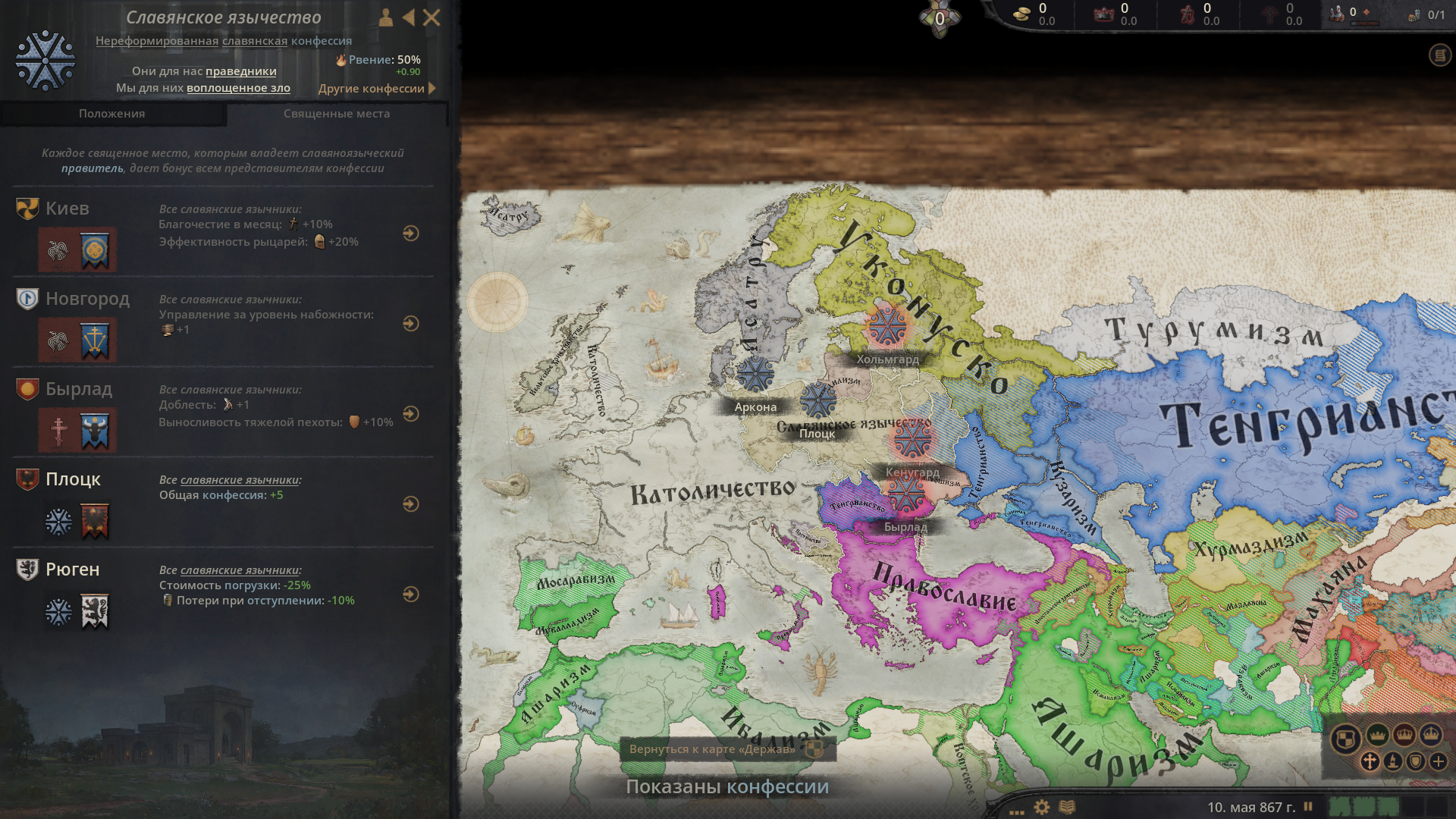This screenshot has width=1456, height=819.
Task: Open the character silhouette icon in faith header
Action: click(386, 17)
